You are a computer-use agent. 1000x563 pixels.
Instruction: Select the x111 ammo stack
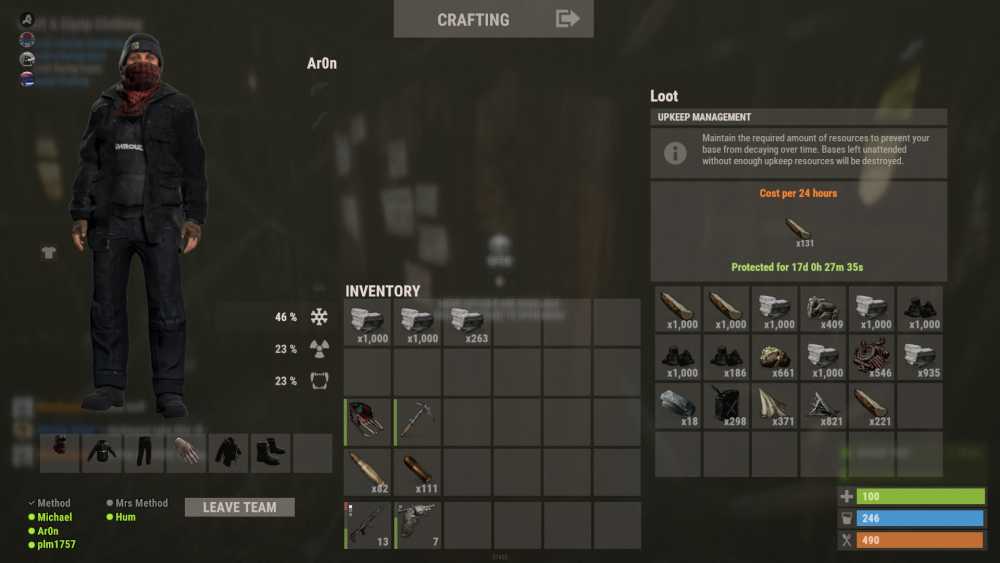[419, 473]
